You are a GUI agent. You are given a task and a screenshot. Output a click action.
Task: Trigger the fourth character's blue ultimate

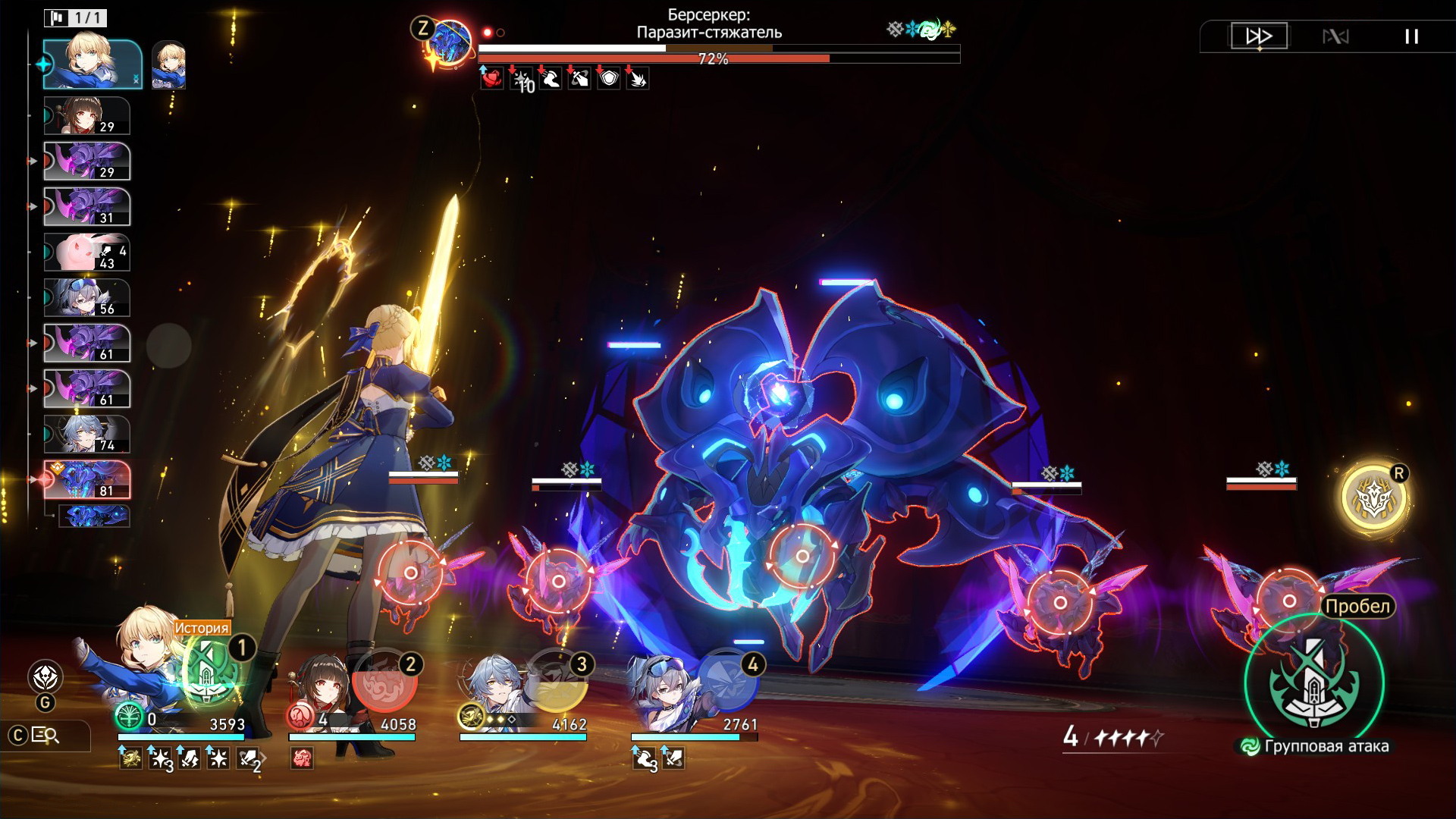pyautogui.click(x=726, y=681)
